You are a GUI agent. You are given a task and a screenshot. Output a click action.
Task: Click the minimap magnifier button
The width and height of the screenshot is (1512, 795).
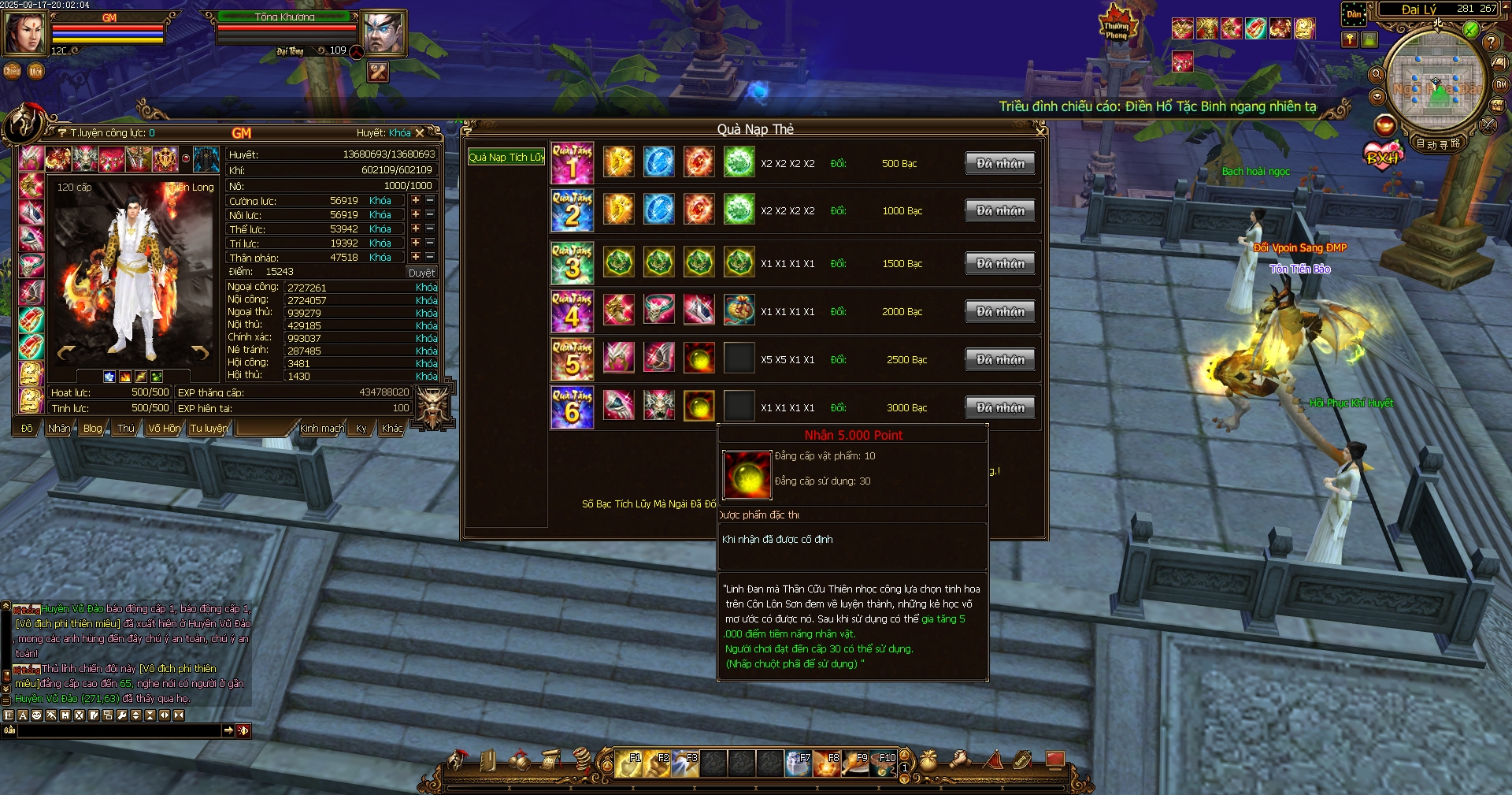click(1377, 75)
